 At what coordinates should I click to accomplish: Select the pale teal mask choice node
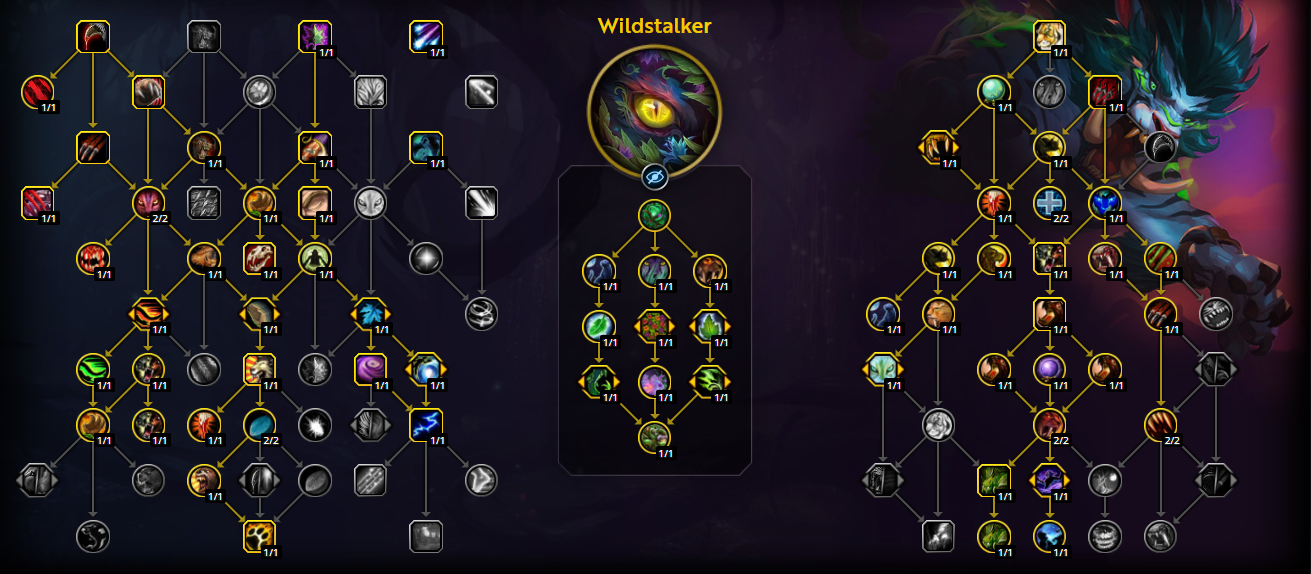point(882,369)
